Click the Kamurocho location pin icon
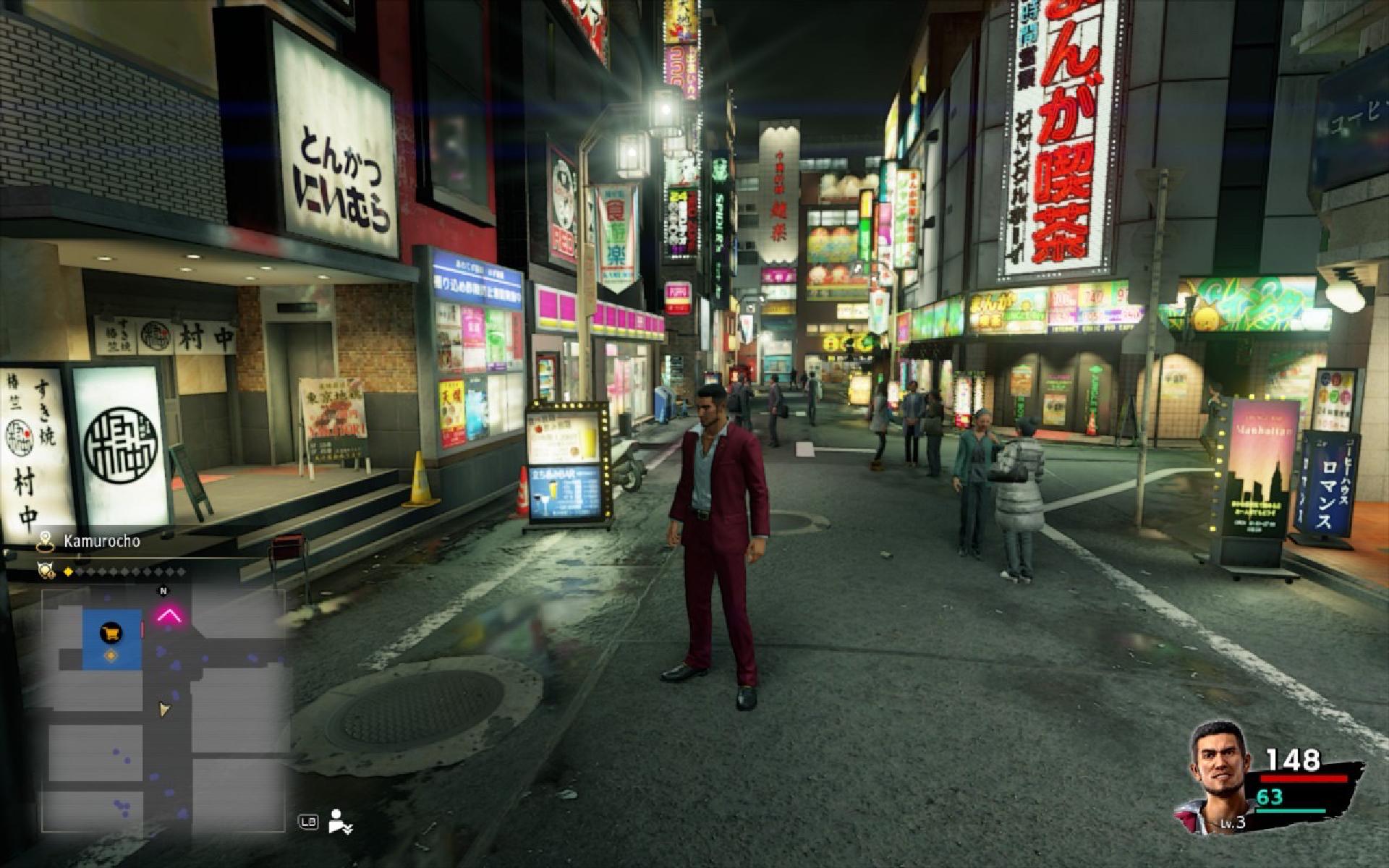The width and height of the screenshot is (1389, 868). point(47,540)
